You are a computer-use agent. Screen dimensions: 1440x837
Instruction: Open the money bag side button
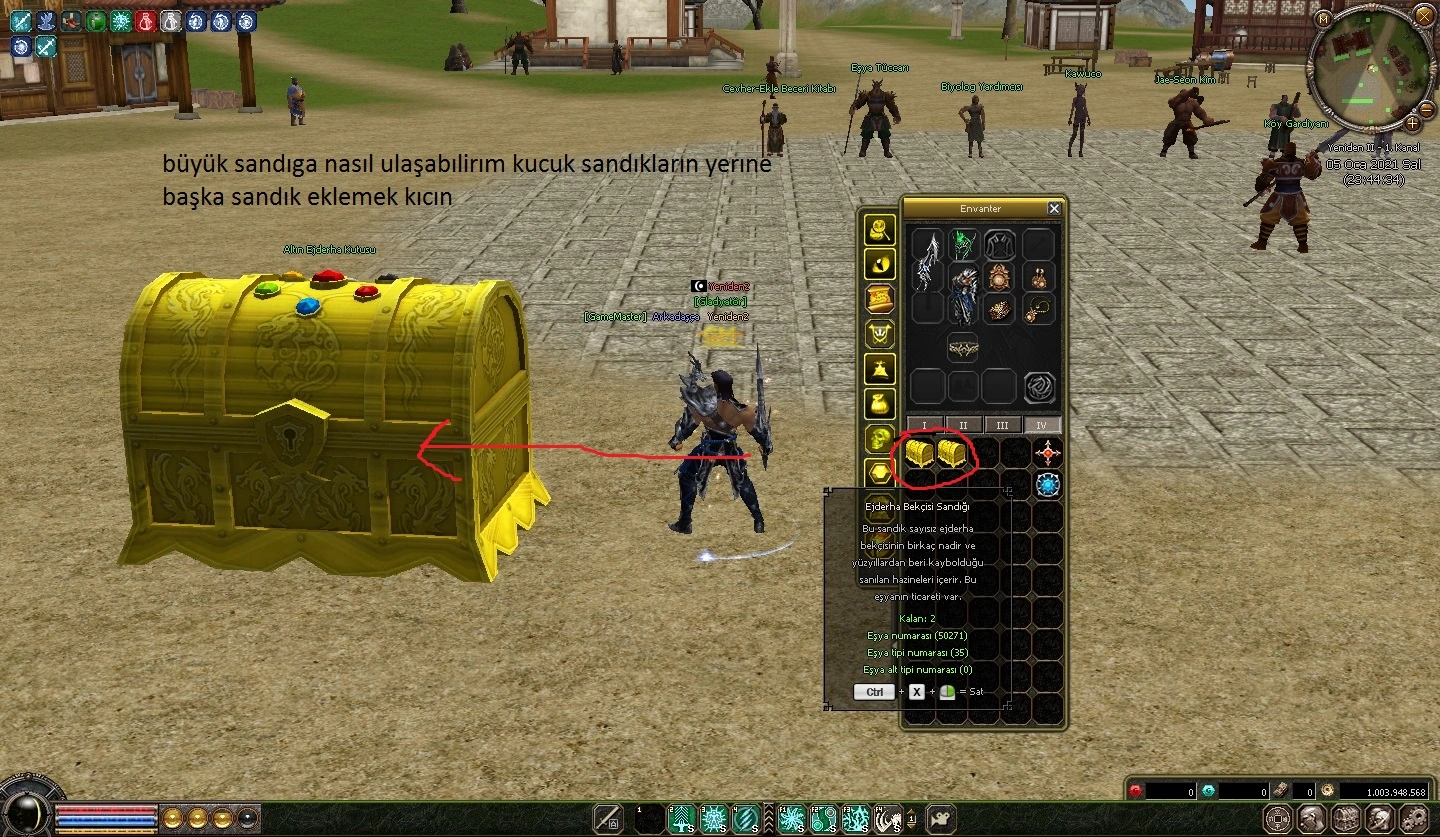click(880, 404)
